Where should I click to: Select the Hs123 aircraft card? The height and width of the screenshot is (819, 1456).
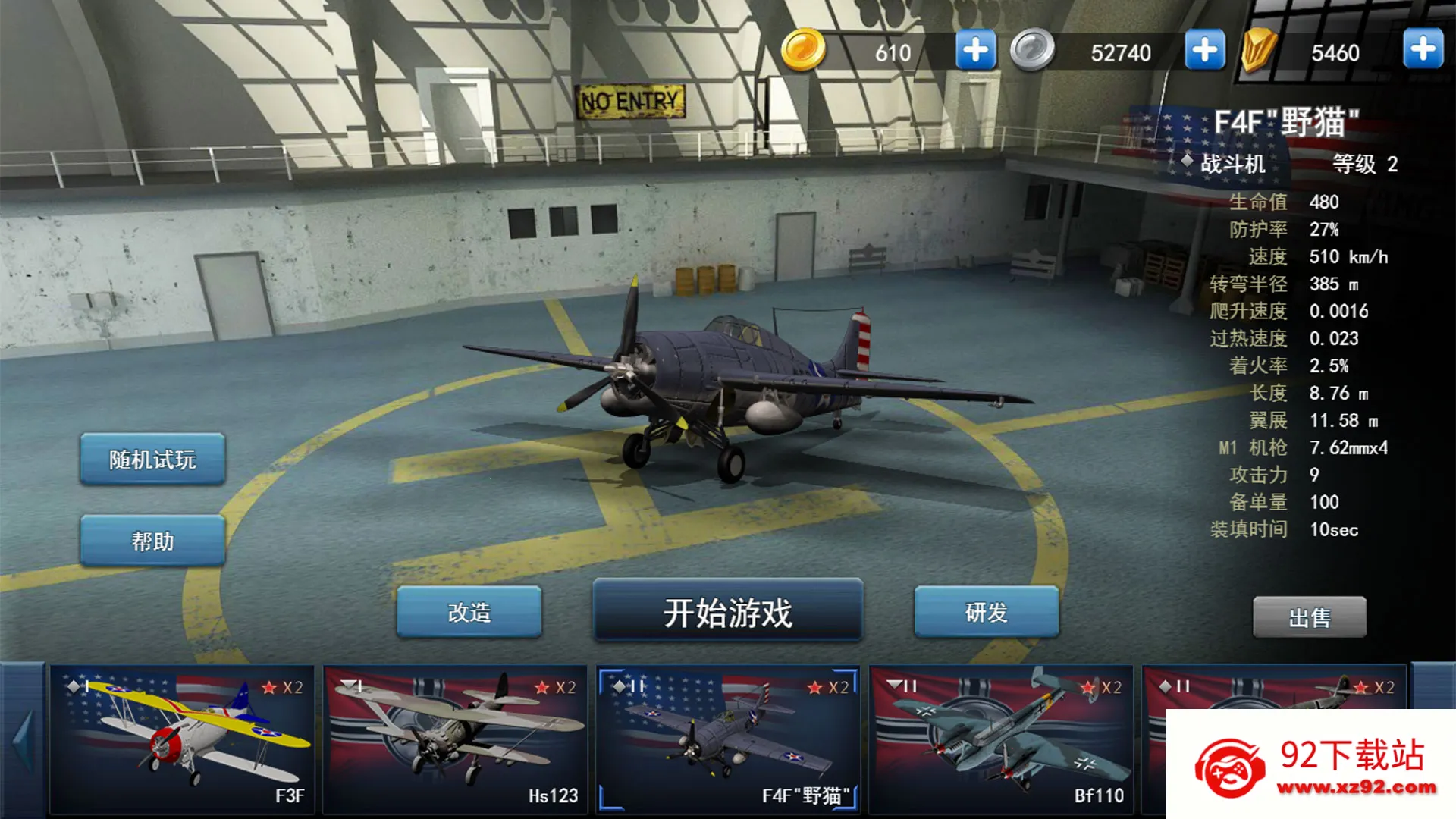[455, 739]
